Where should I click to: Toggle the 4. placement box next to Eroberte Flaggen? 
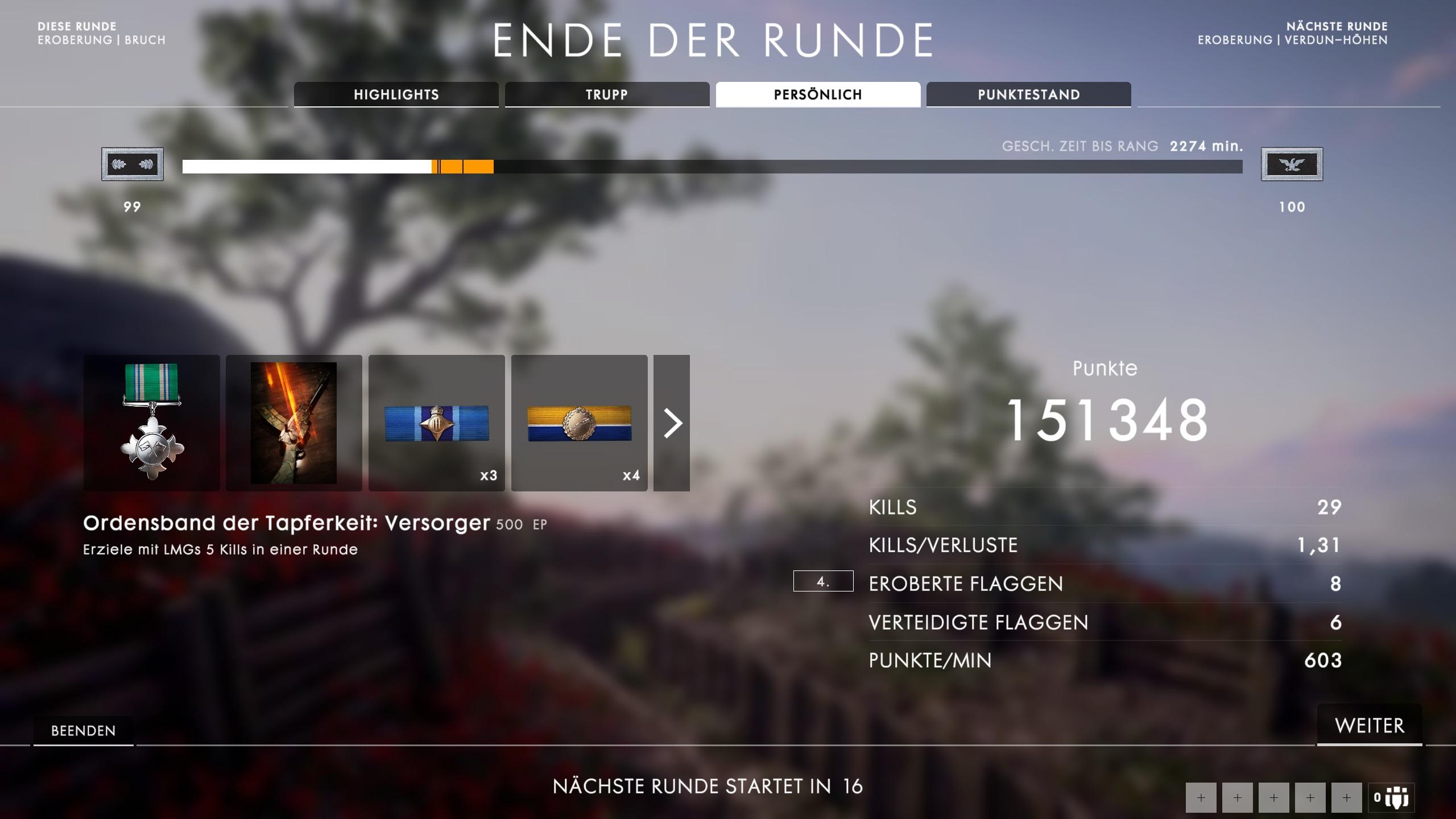click(822, 582)
